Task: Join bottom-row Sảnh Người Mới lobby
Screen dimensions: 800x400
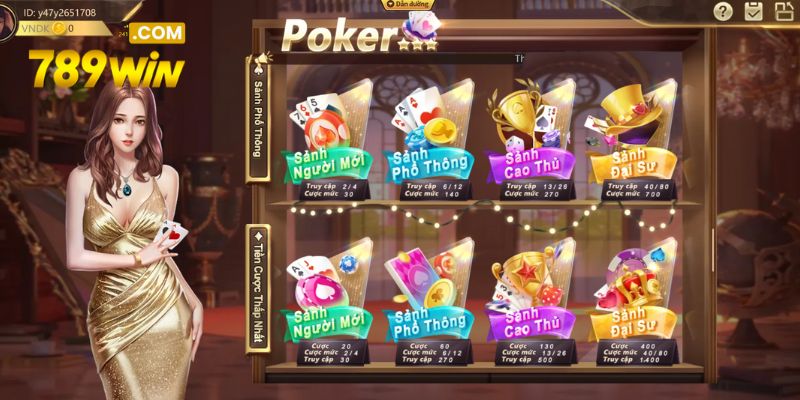Action: [327, 302]
